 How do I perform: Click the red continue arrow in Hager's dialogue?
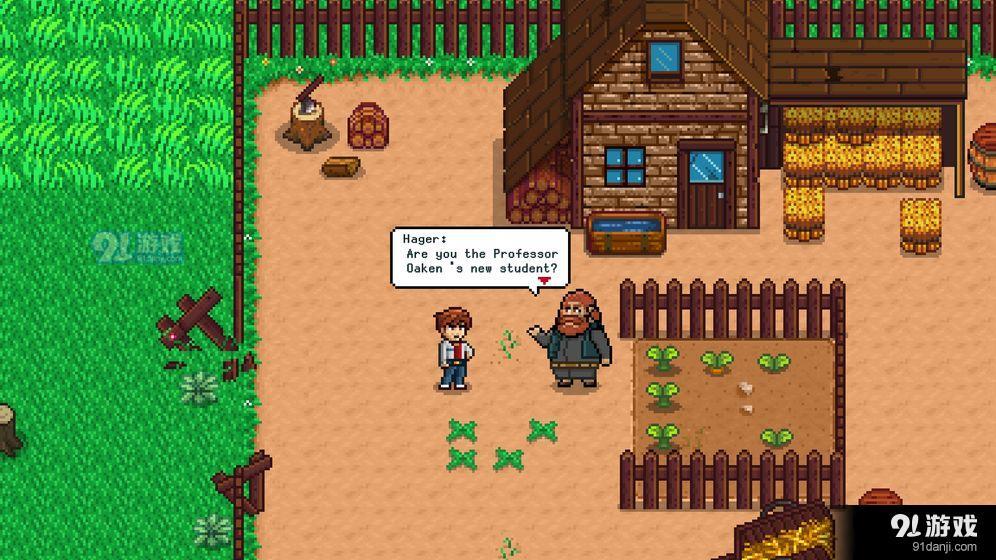pyautogui.click(x=543, y=282)
